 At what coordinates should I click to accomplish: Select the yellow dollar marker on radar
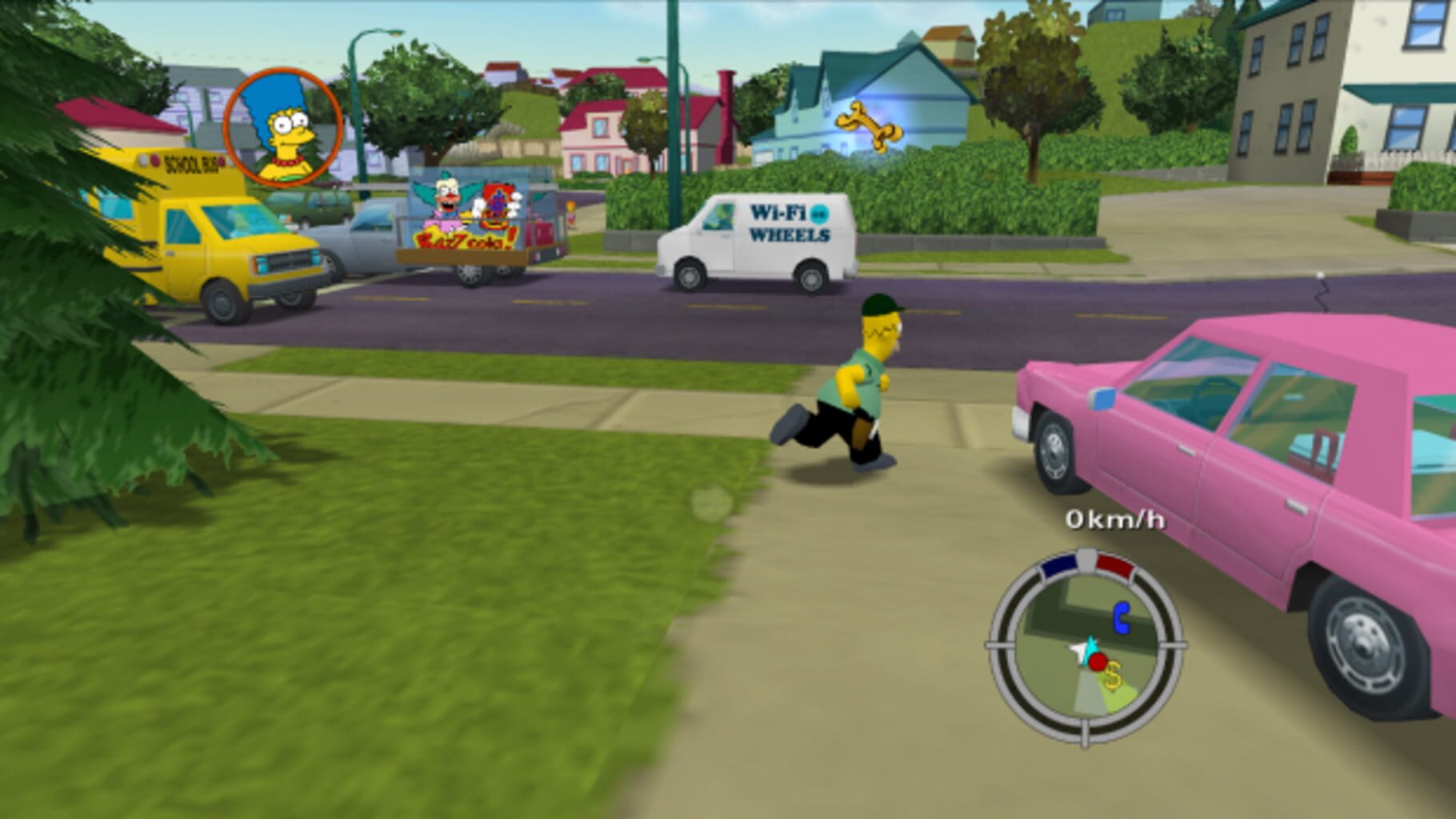(1113, 678)
